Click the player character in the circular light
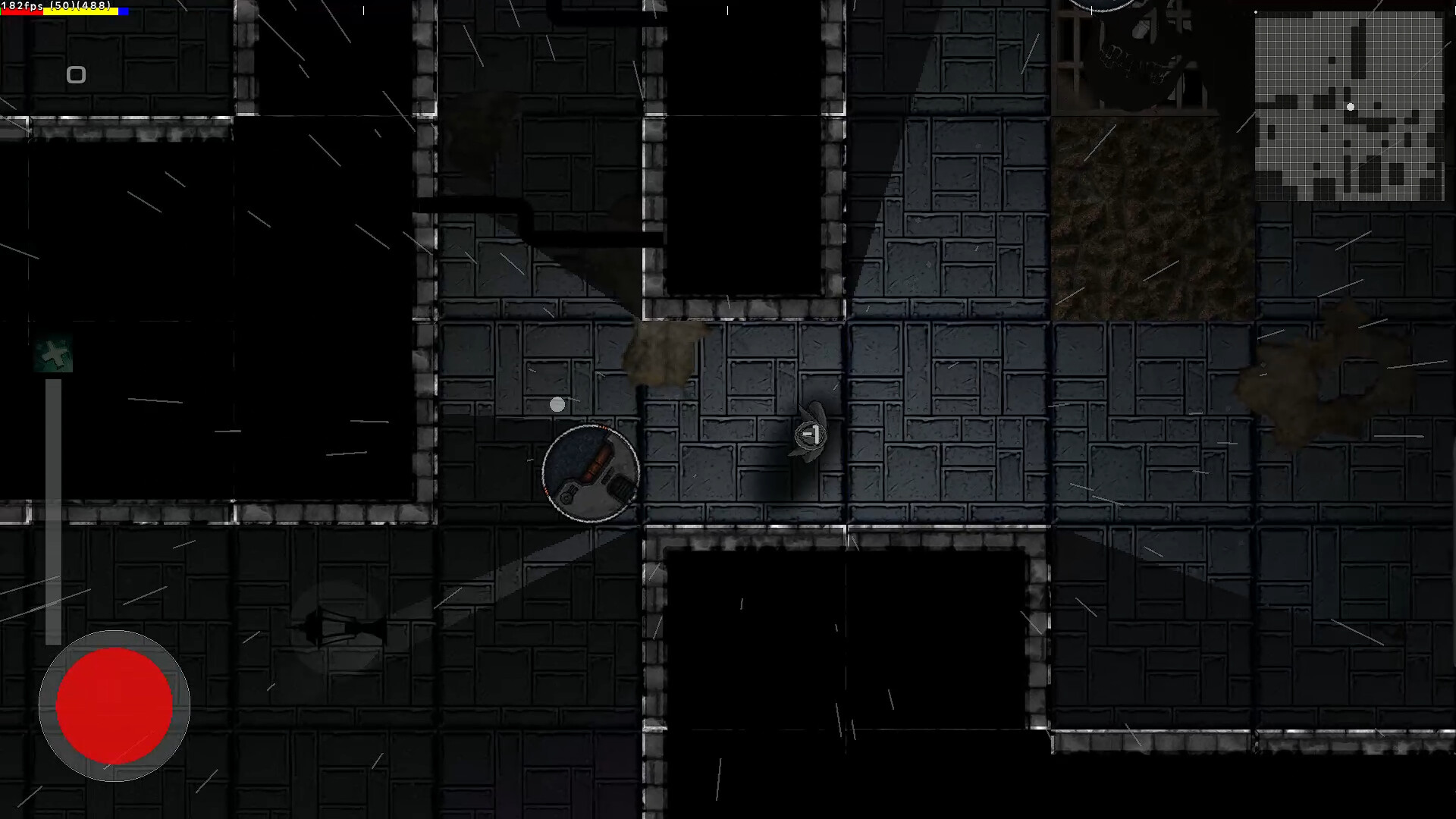Viewport: 1456px width, 819px height. pos(590,472)
